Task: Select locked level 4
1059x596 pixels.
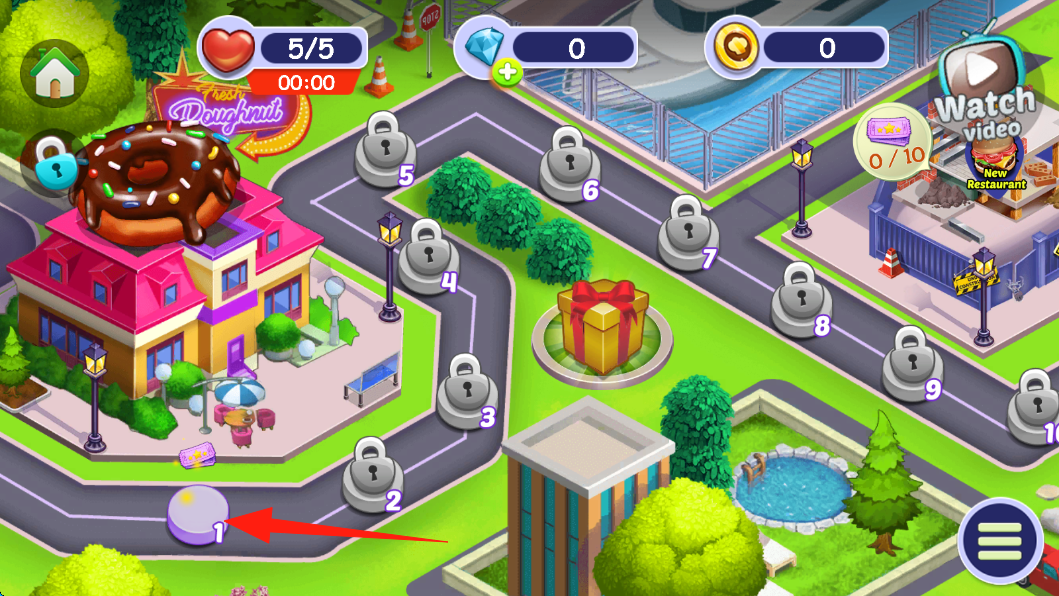Action: pos(428,255)
